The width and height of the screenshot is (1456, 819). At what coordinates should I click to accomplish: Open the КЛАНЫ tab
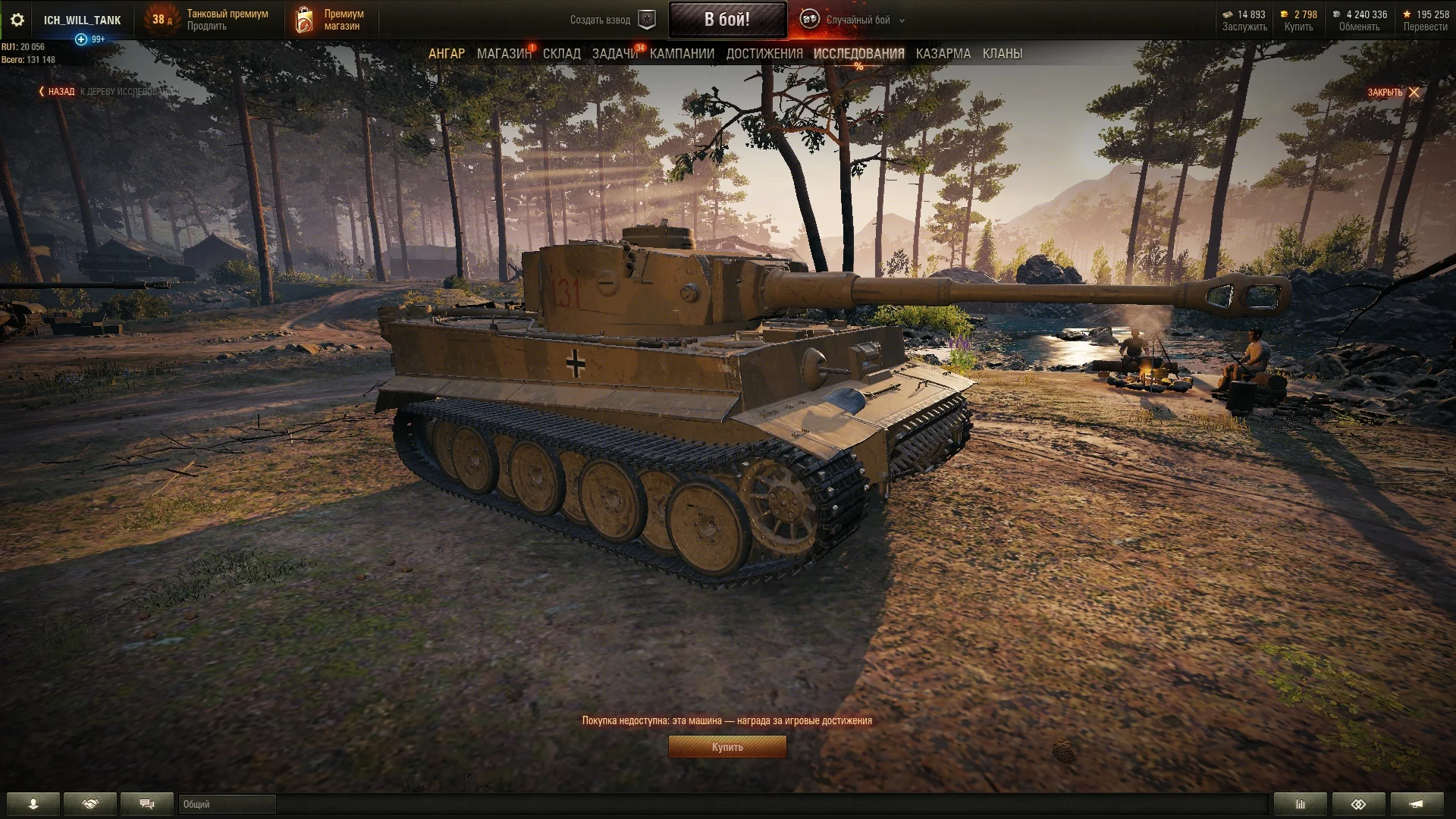(1002, 54)
